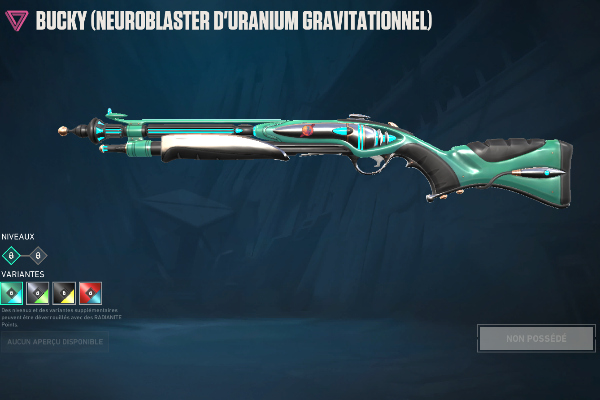Select the highlighted first level diamond
The image size is (600, 400).
tap(12, 255)
